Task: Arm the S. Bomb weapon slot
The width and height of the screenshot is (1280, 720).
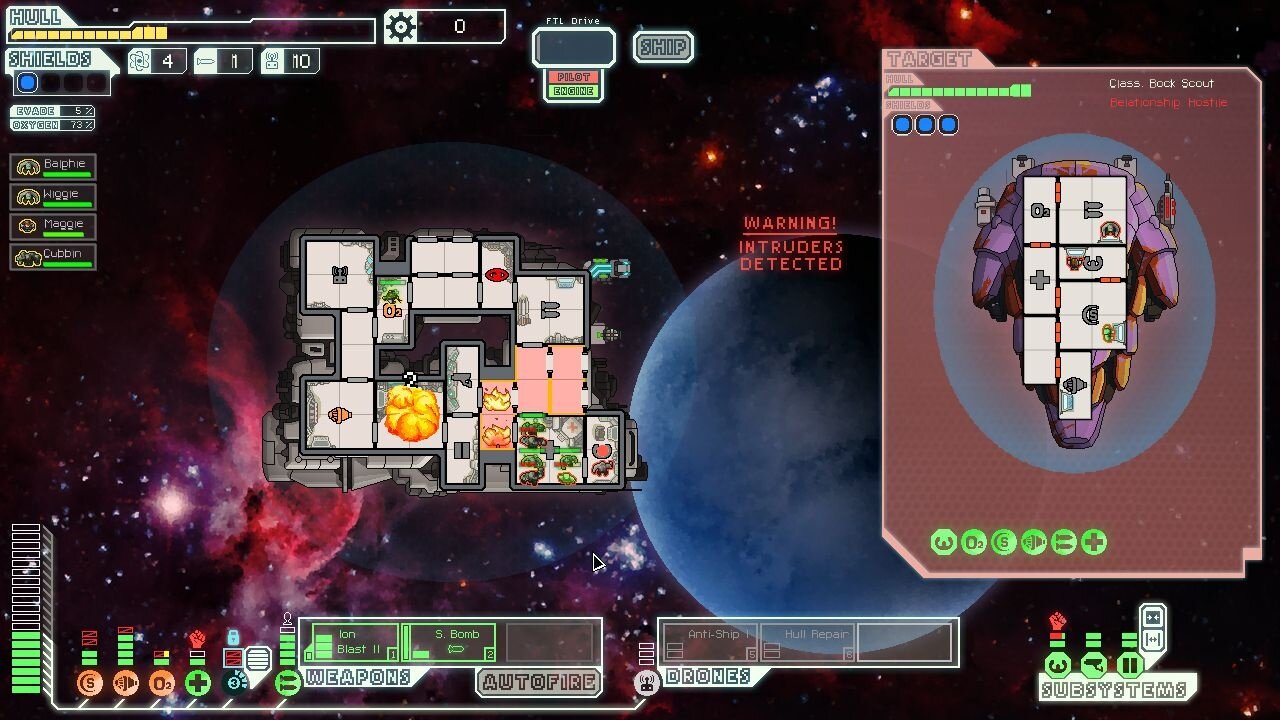Action: (450, 642)
